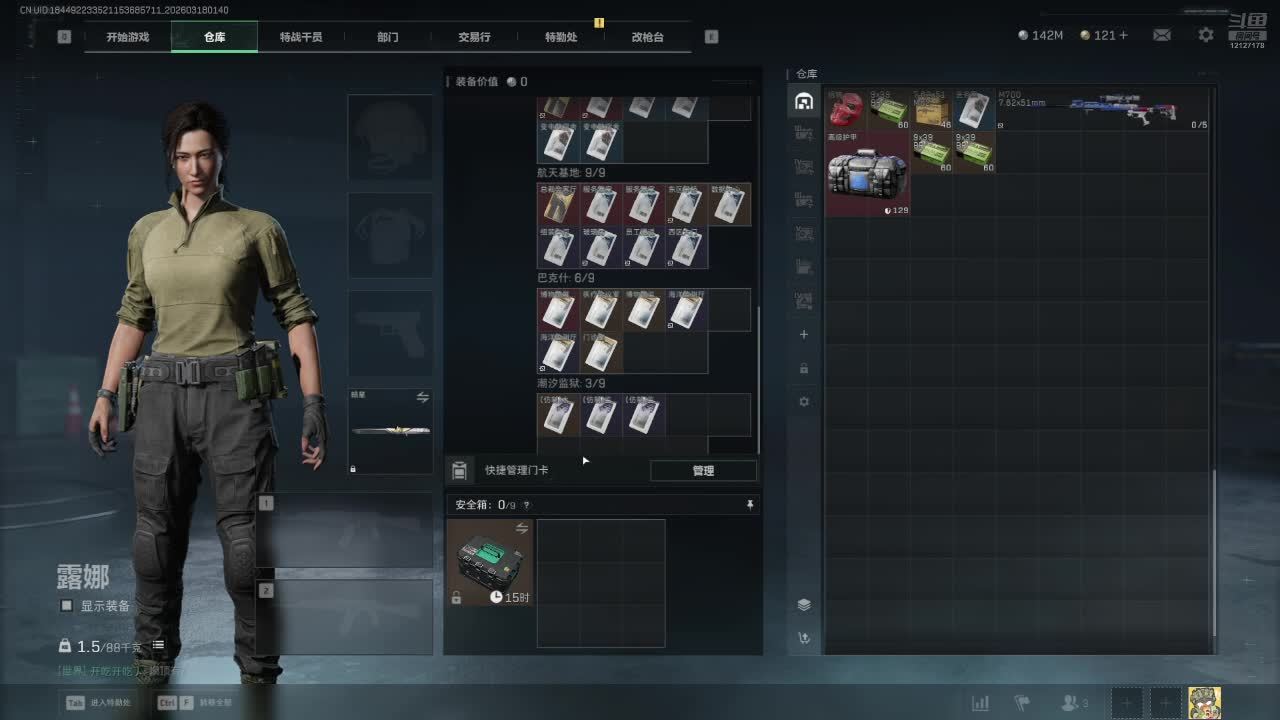Open the settings gear
The image size is (1280, 720).
click(x=1206, y=35)
